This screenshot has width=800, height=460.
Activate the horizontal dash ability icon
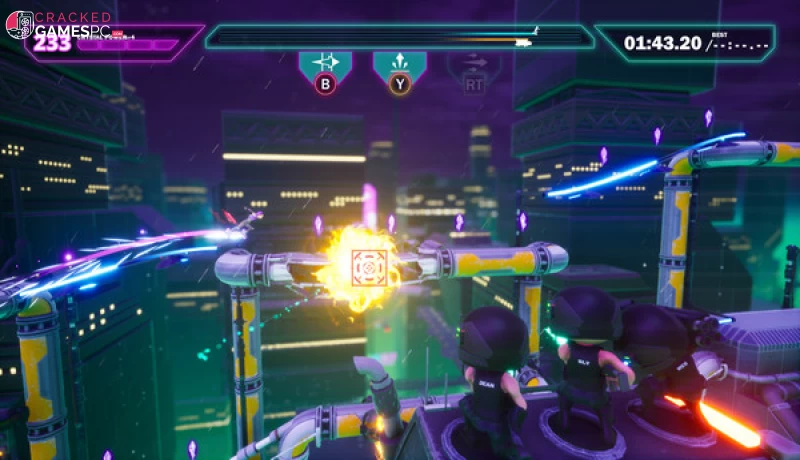pos(325,64)
